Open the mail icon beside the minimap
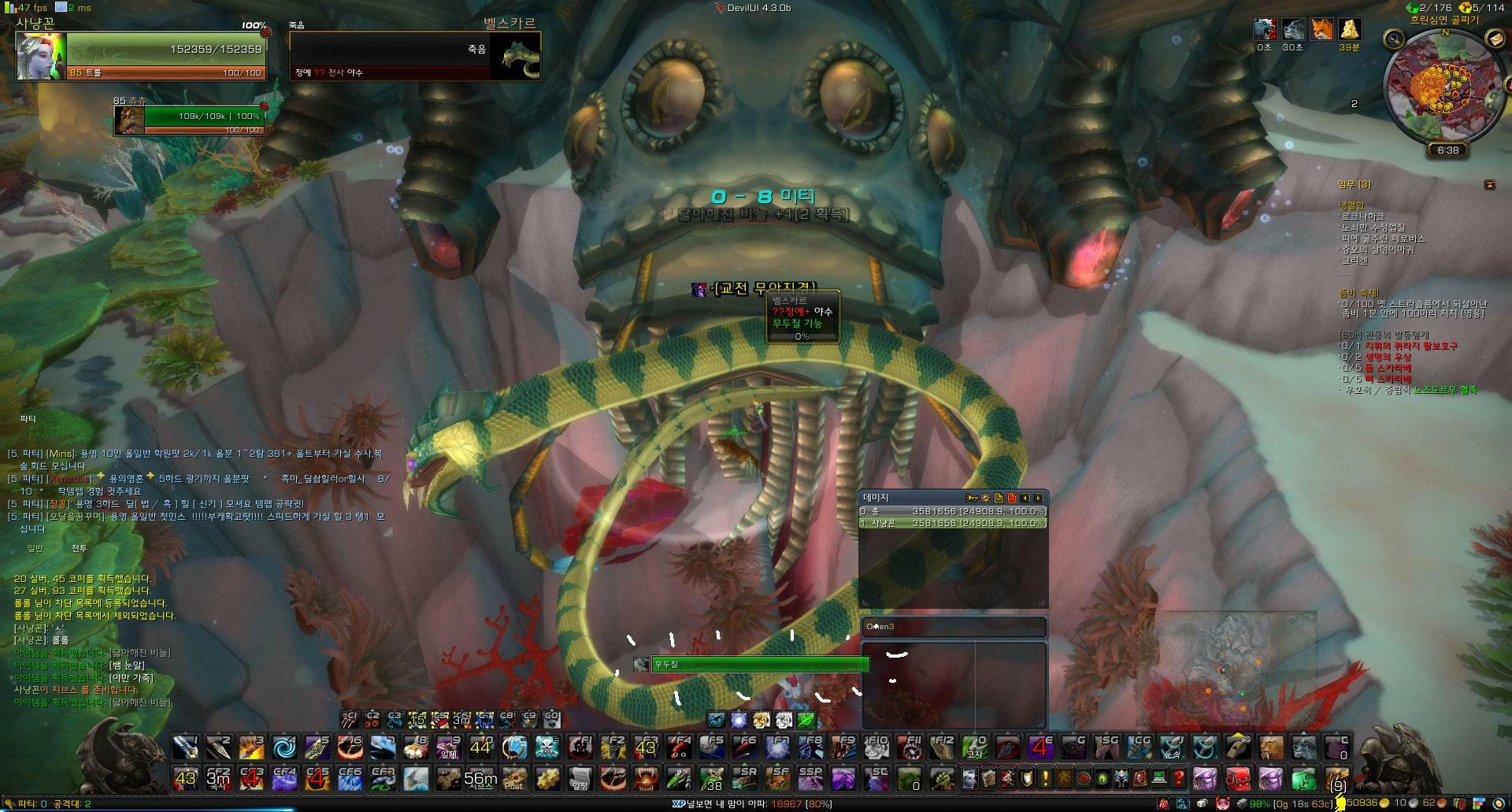This screenshot has height=812, width=1512. pyautogui.click(x=1495, y=39)
